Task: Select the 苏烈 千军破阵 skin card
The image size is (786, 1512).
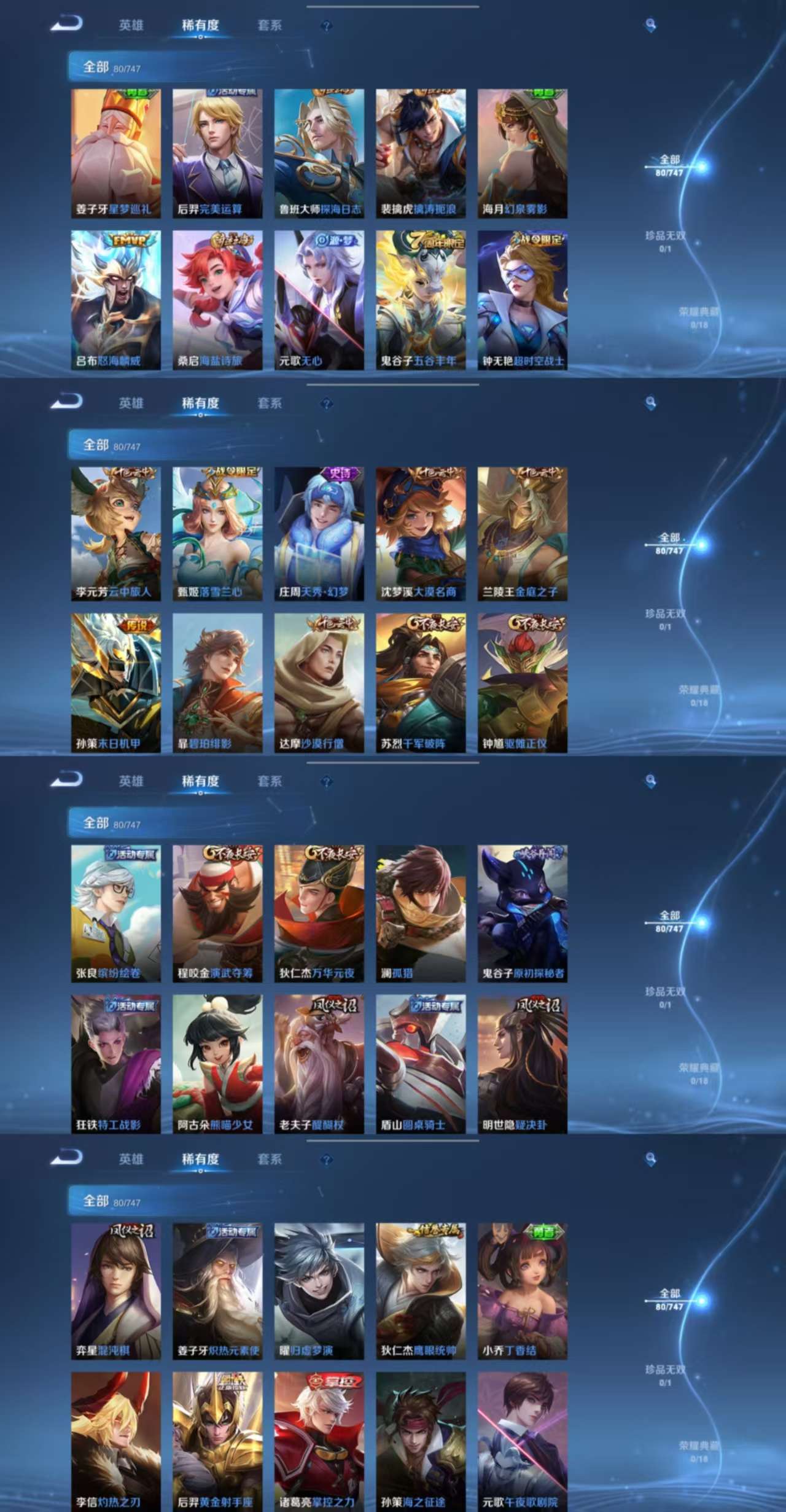Action: point(421,683)
